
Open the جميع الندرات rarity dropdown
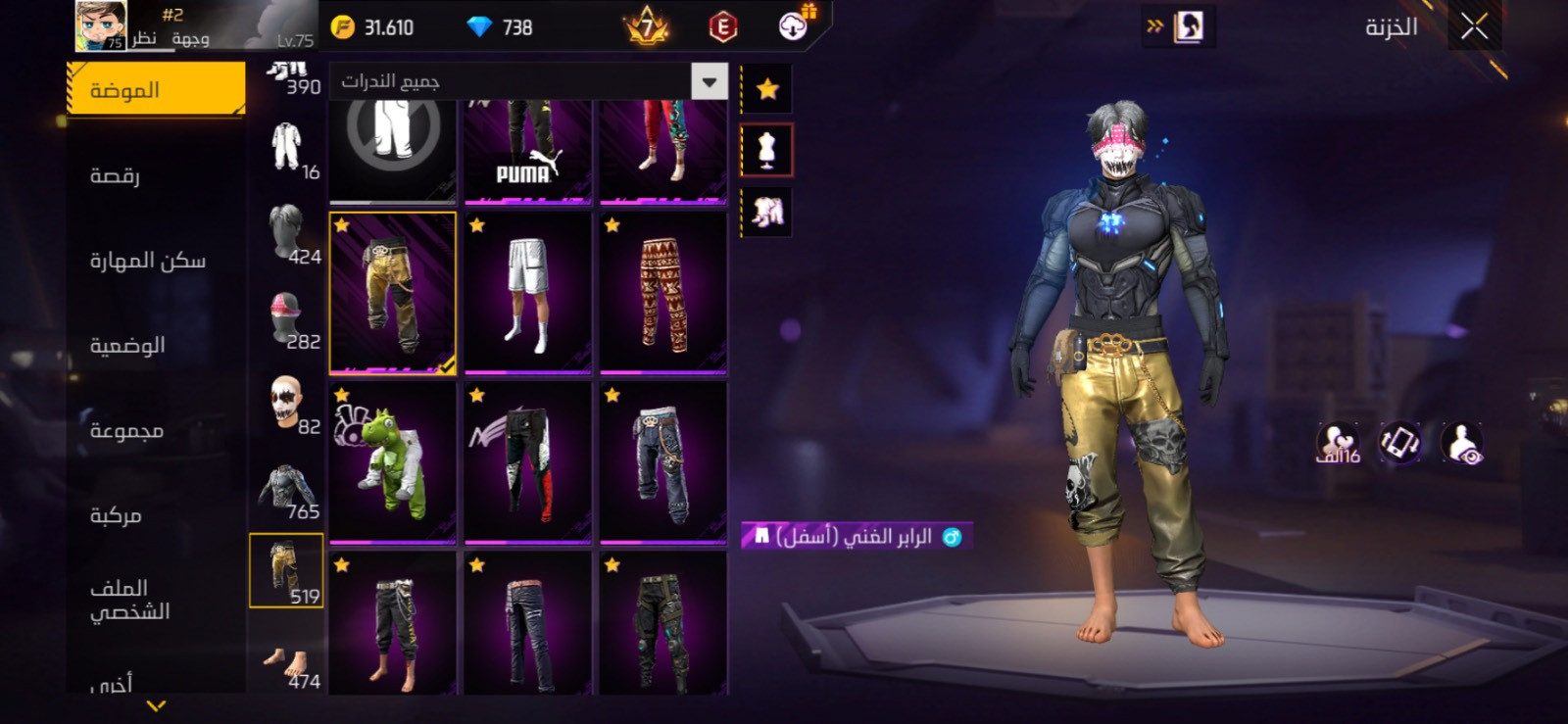709,81
